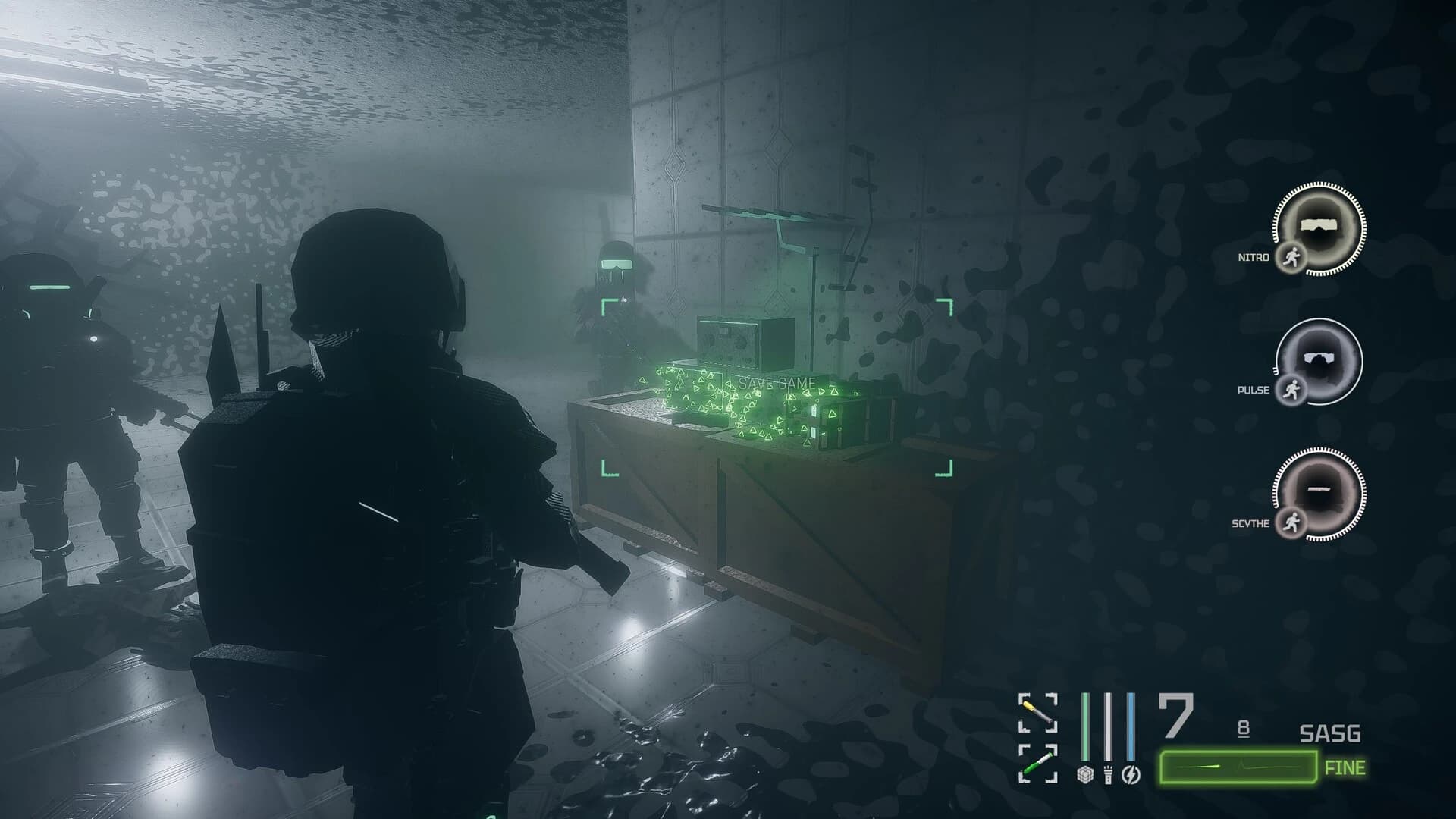
Task: Toggle PULSE's sprint runner indicator
Action: pos(1293,389)
